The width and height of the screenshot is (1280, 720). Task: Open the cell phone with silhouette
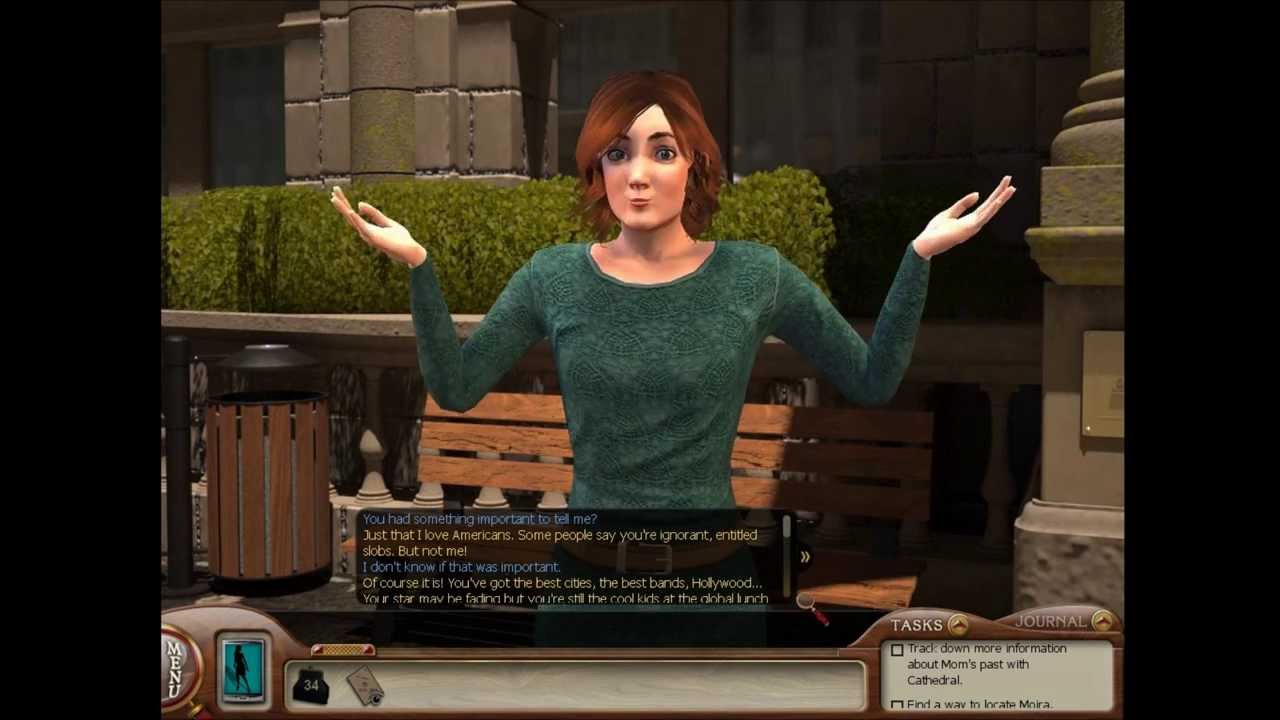pos(242,667)
